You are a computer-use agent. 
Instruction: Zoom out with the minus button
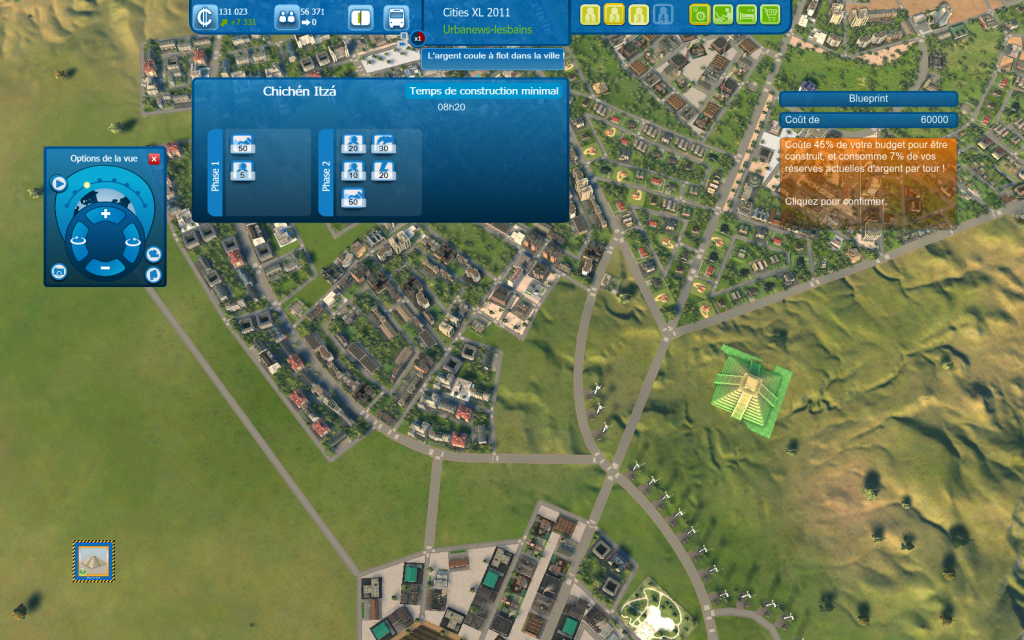click(x=105, y=267)
